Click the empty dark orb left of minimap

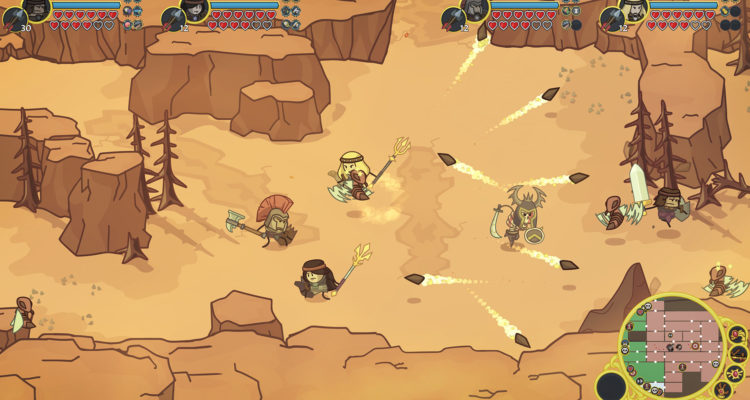pyautogui.click(x=611, y=385)
